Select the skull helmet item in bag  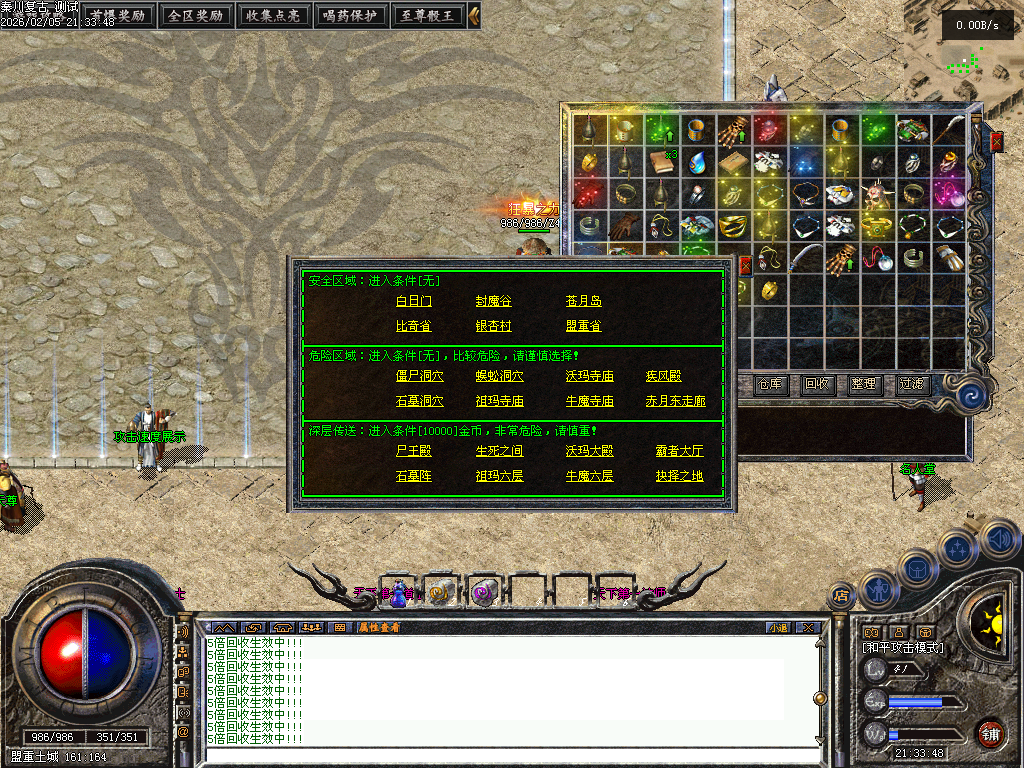(x=878, y=192)
